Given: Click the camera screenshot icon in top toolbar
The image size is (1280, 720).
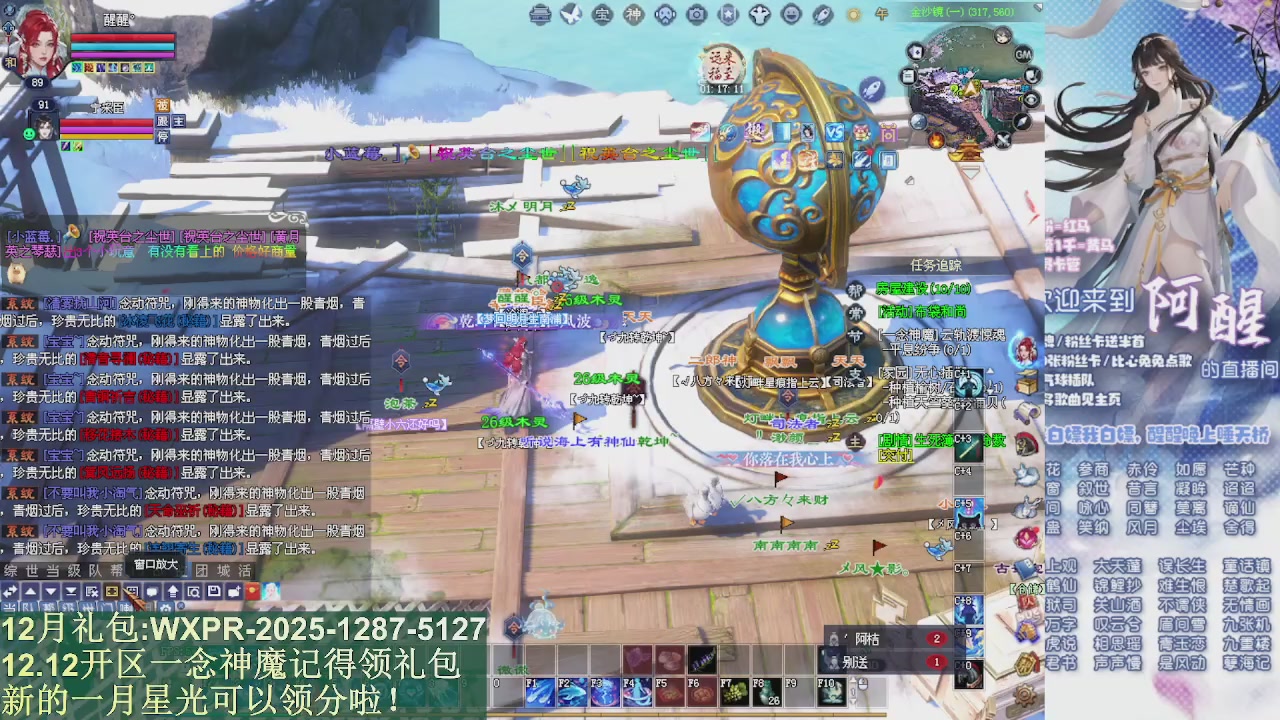Looking at the screenshot, I should pos(696,16).
